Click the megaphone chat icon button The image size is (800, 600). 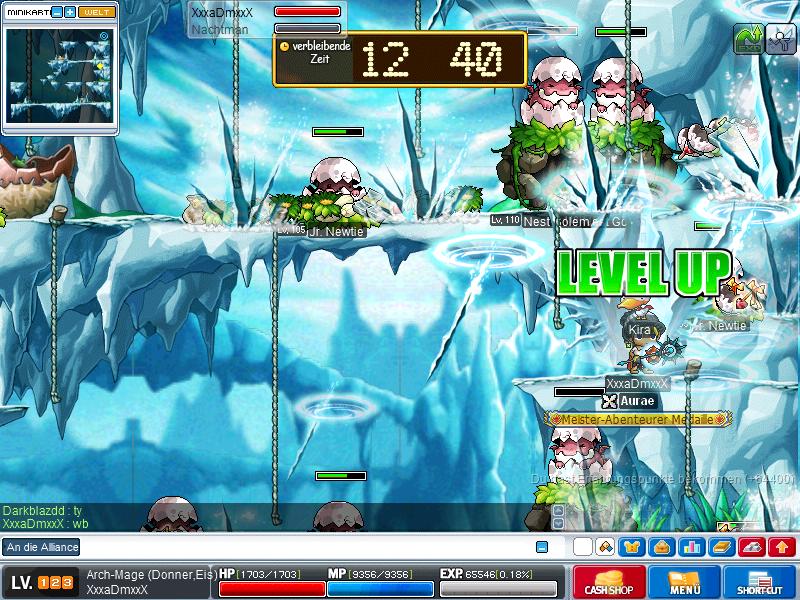tap(604, 547)
